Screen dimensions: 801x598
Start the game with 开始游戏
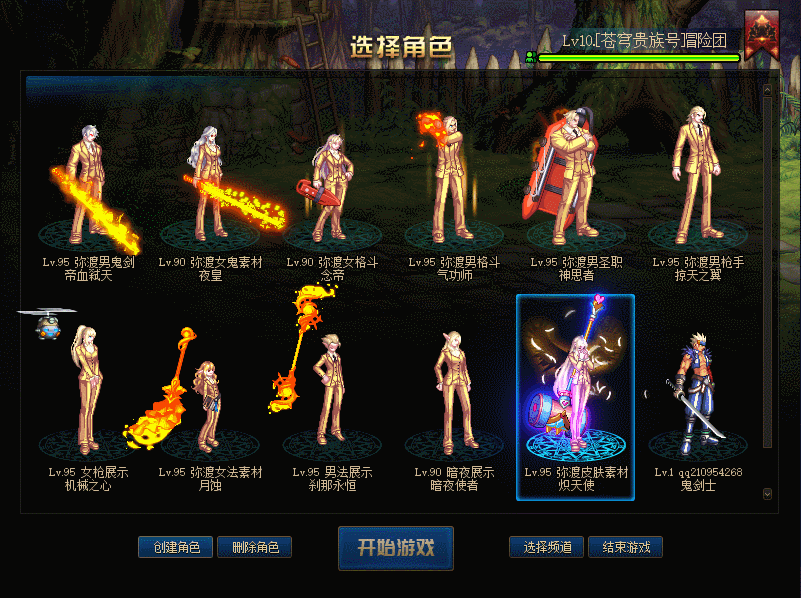coord(395,547)
